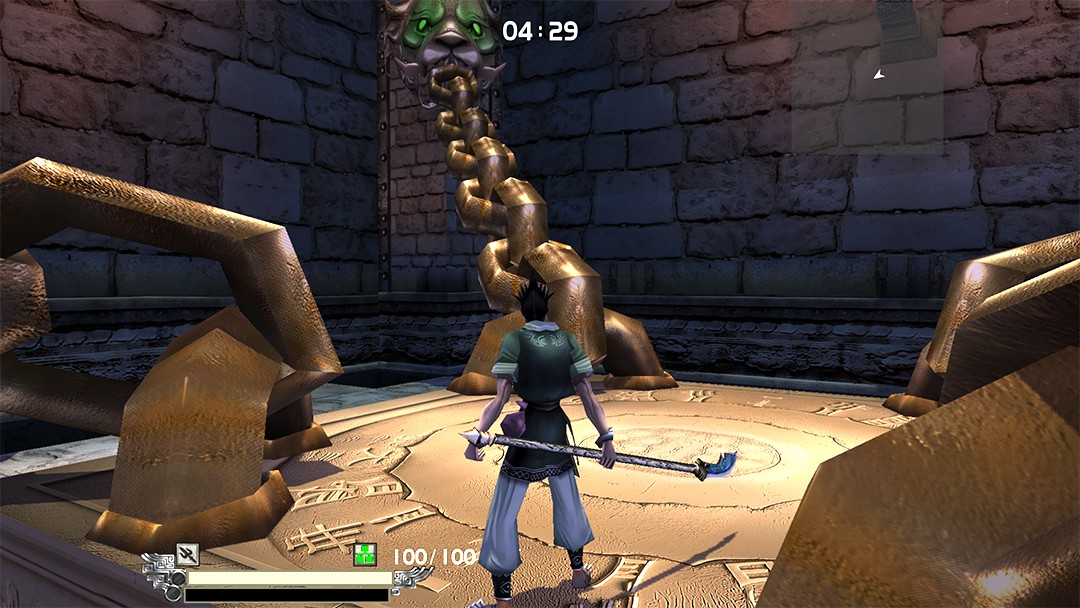
Task: Click the green blocks icon beside 100/100
Action: click(x=365, y=556)
